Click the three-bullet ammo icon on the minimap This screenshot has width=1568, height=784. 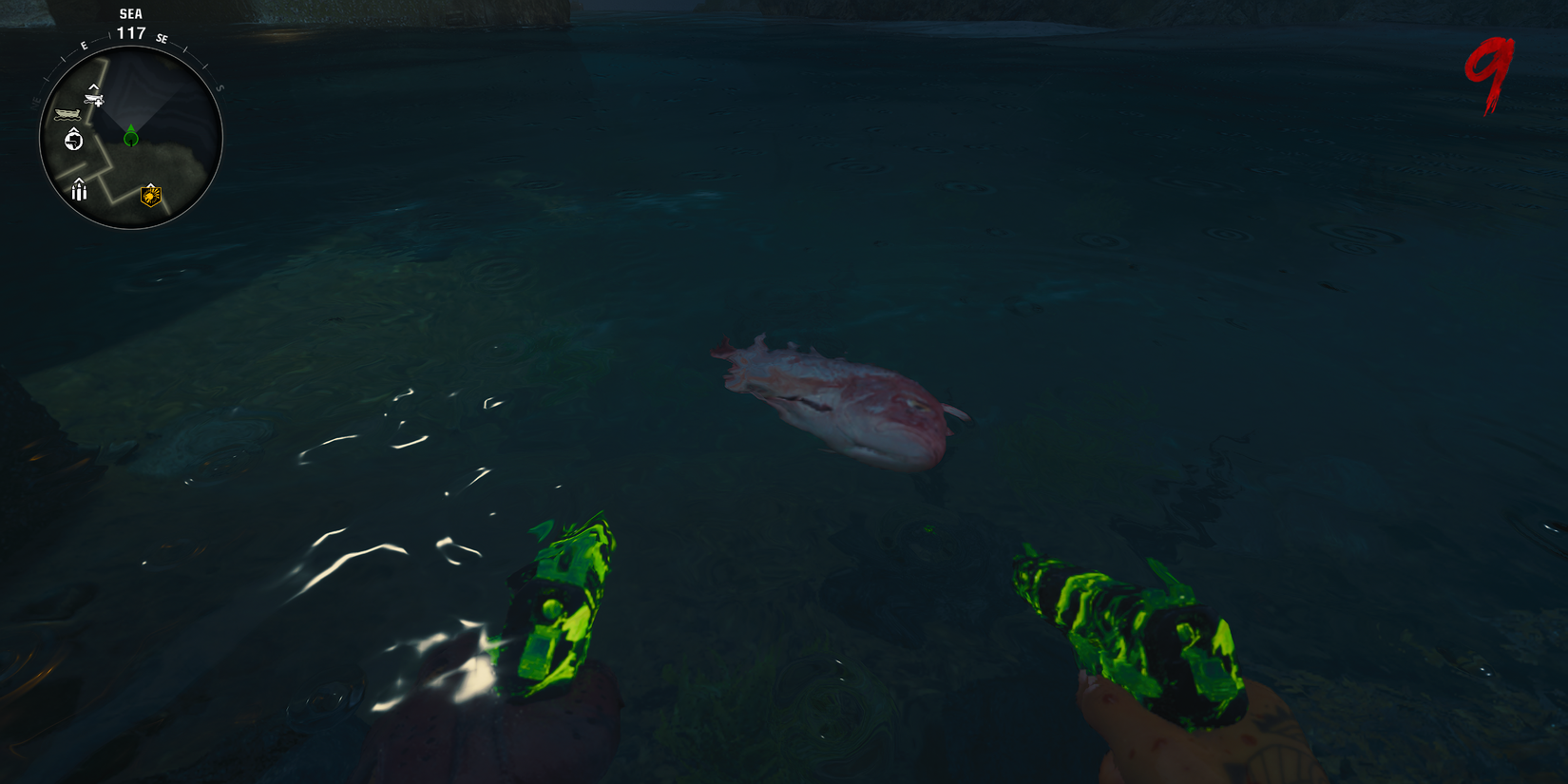pyautogui.click(x=79, y=192)
